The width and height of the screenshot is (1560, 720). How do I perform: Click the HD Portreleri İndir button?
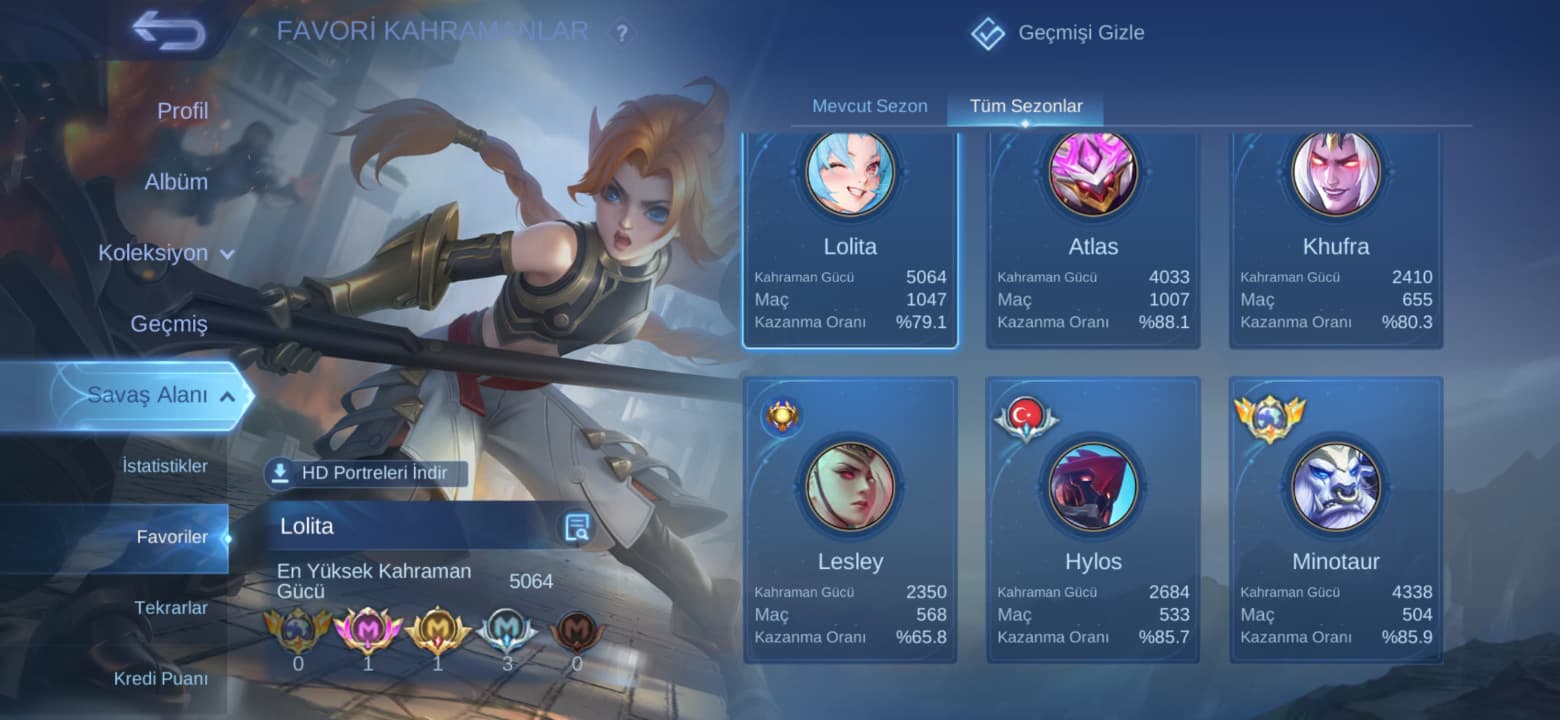366,473
